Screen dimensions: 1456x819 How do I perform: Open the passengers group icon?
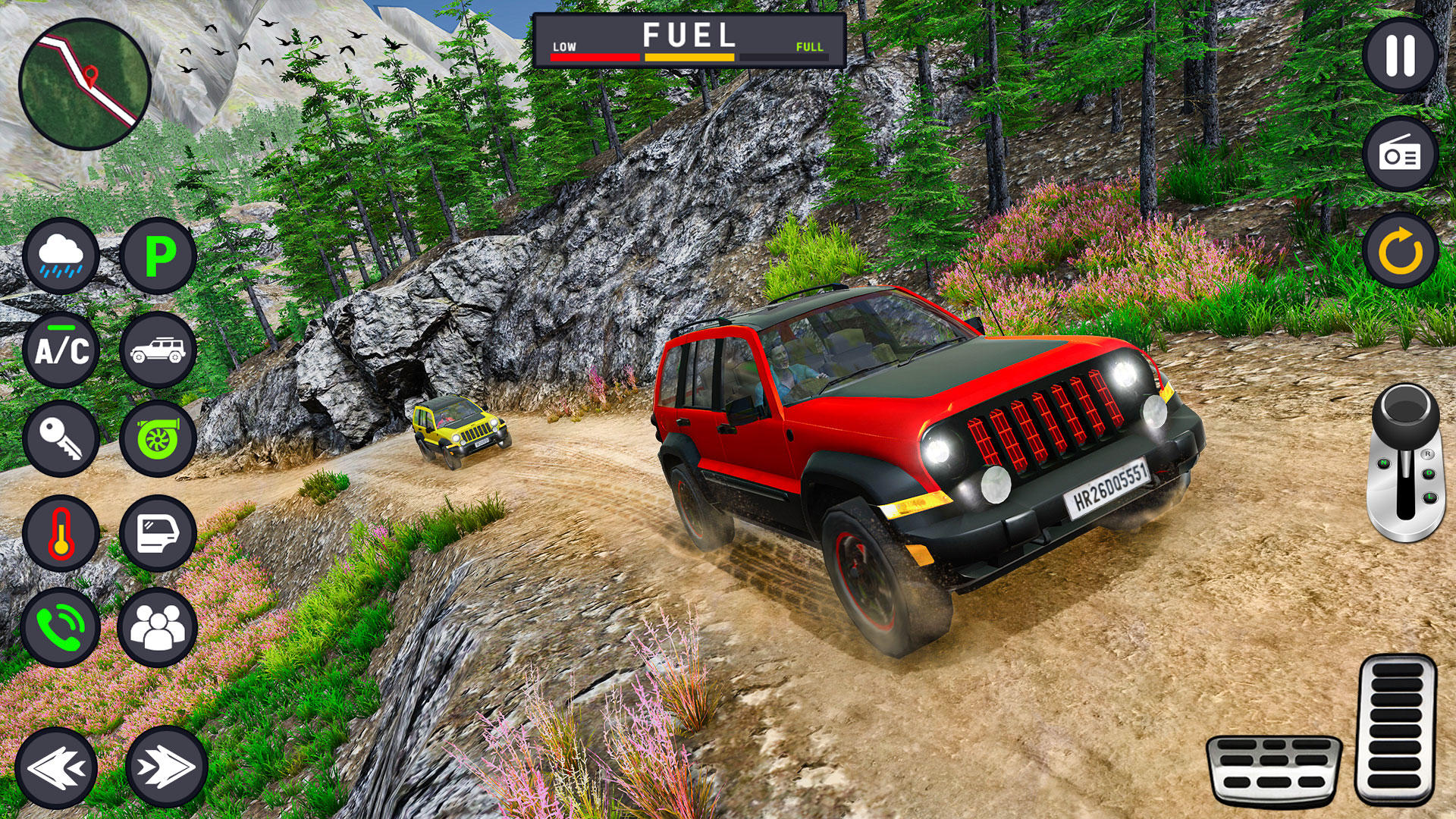click(x=158, y=627)
